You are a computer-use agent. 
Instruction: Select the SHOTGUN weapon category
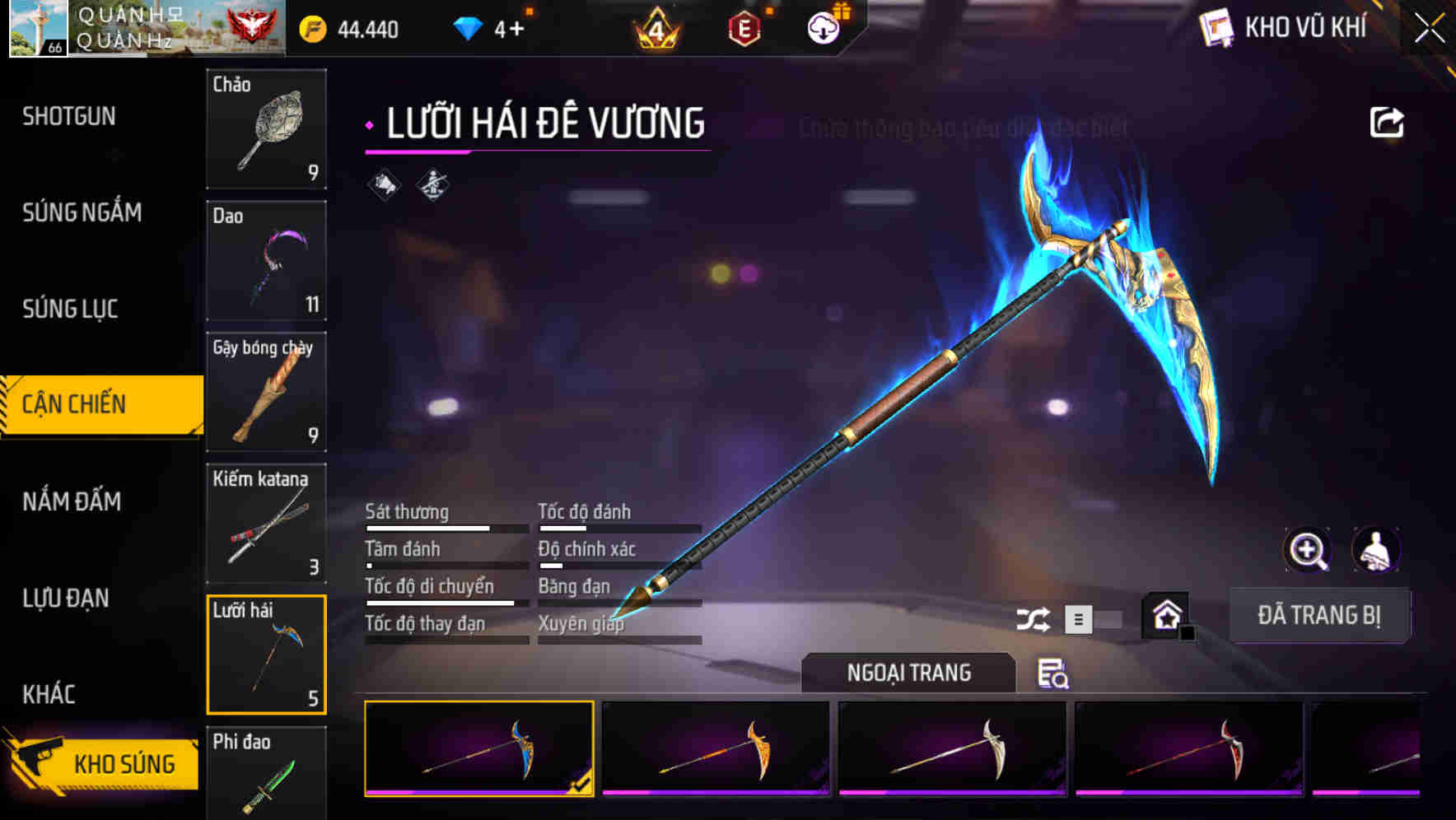click(68, 116)
